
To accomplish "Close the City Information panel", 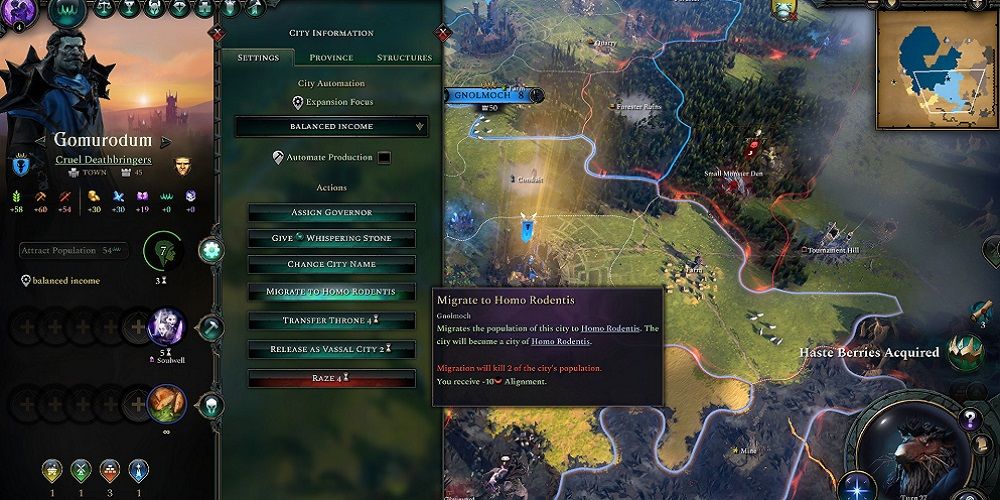I will (444, 33).
